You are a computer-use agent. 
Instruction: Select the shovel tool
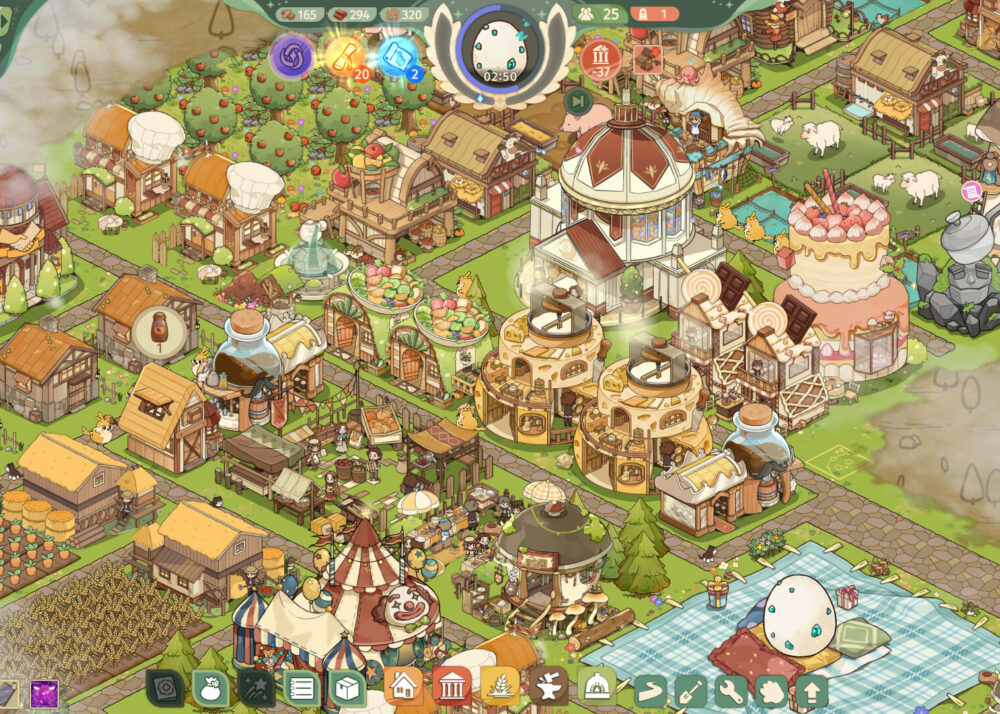pyautogui.click(x=691, y=690)
